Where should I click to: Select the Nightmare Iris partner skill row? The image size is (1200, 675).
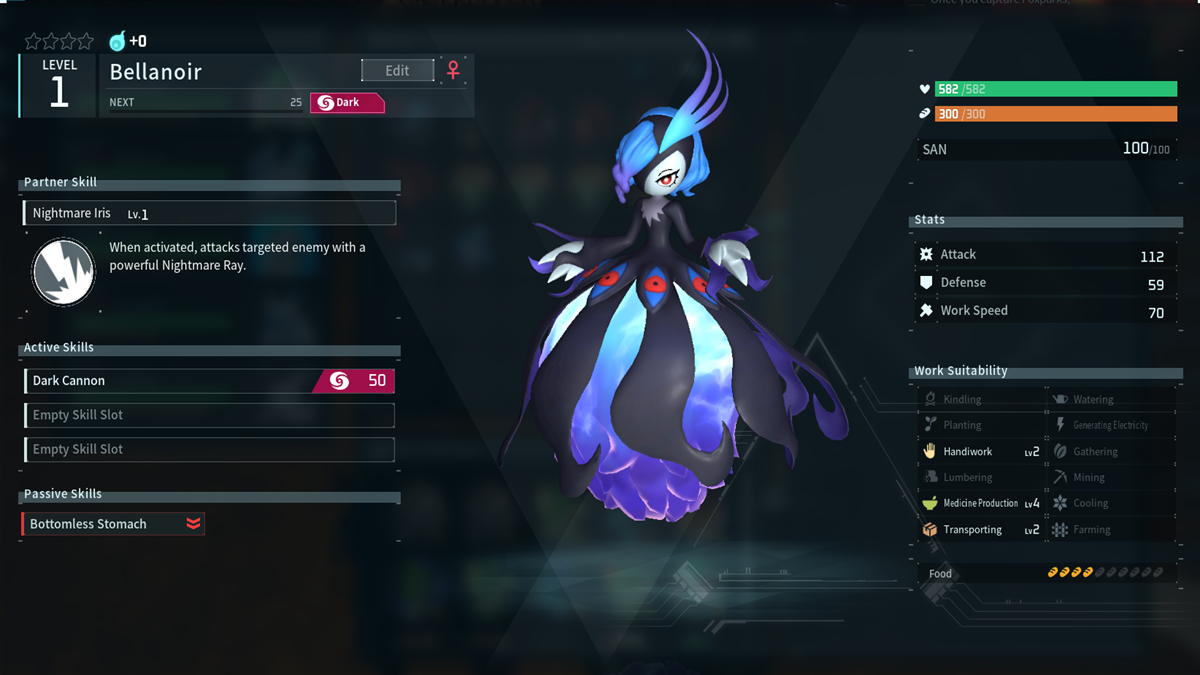tap(209, 213)
